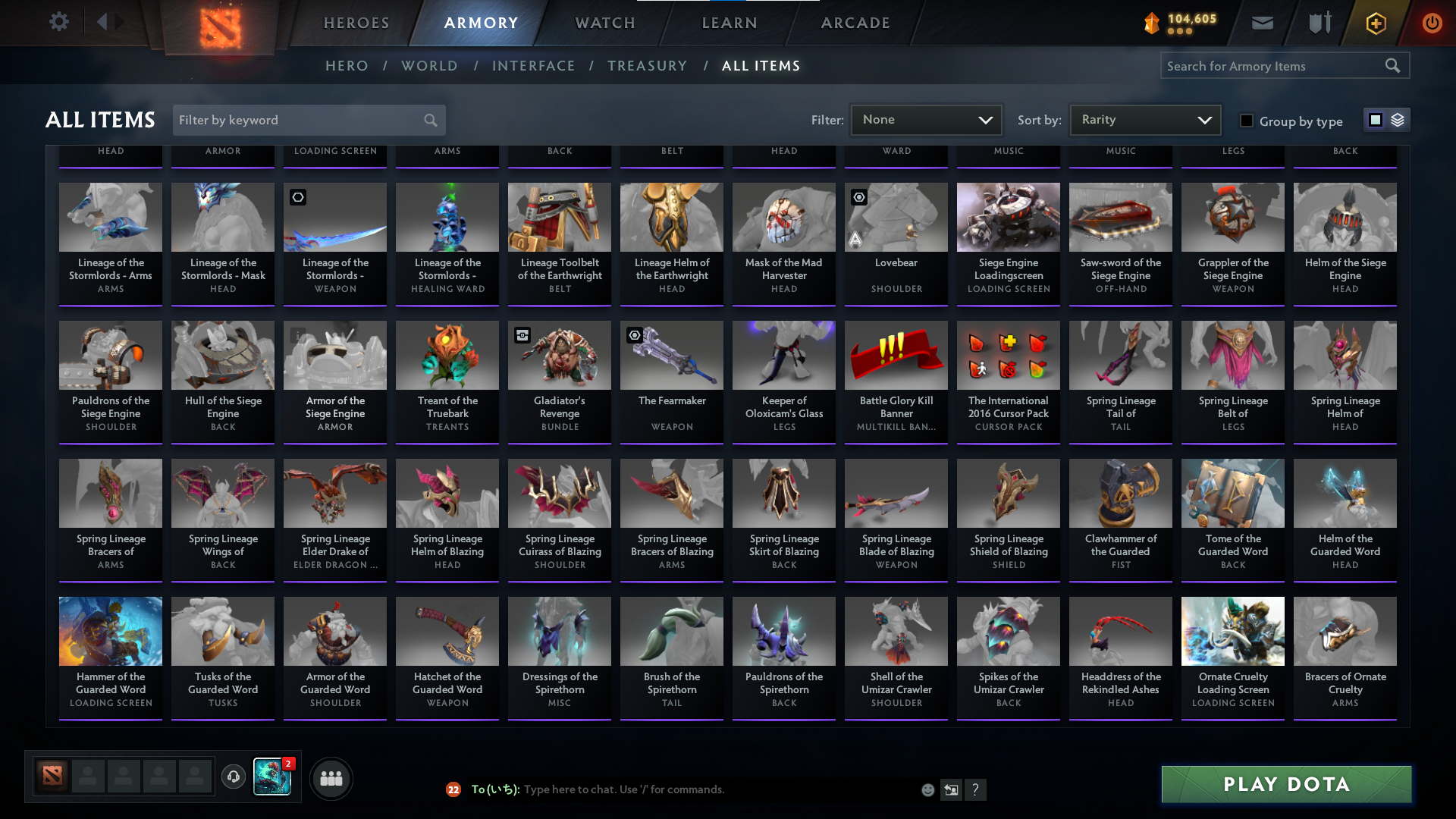Viewport: 1456px width, 819px height.
Task: Enable the Group by type checkbox
Action: [x=1246, y=120]
